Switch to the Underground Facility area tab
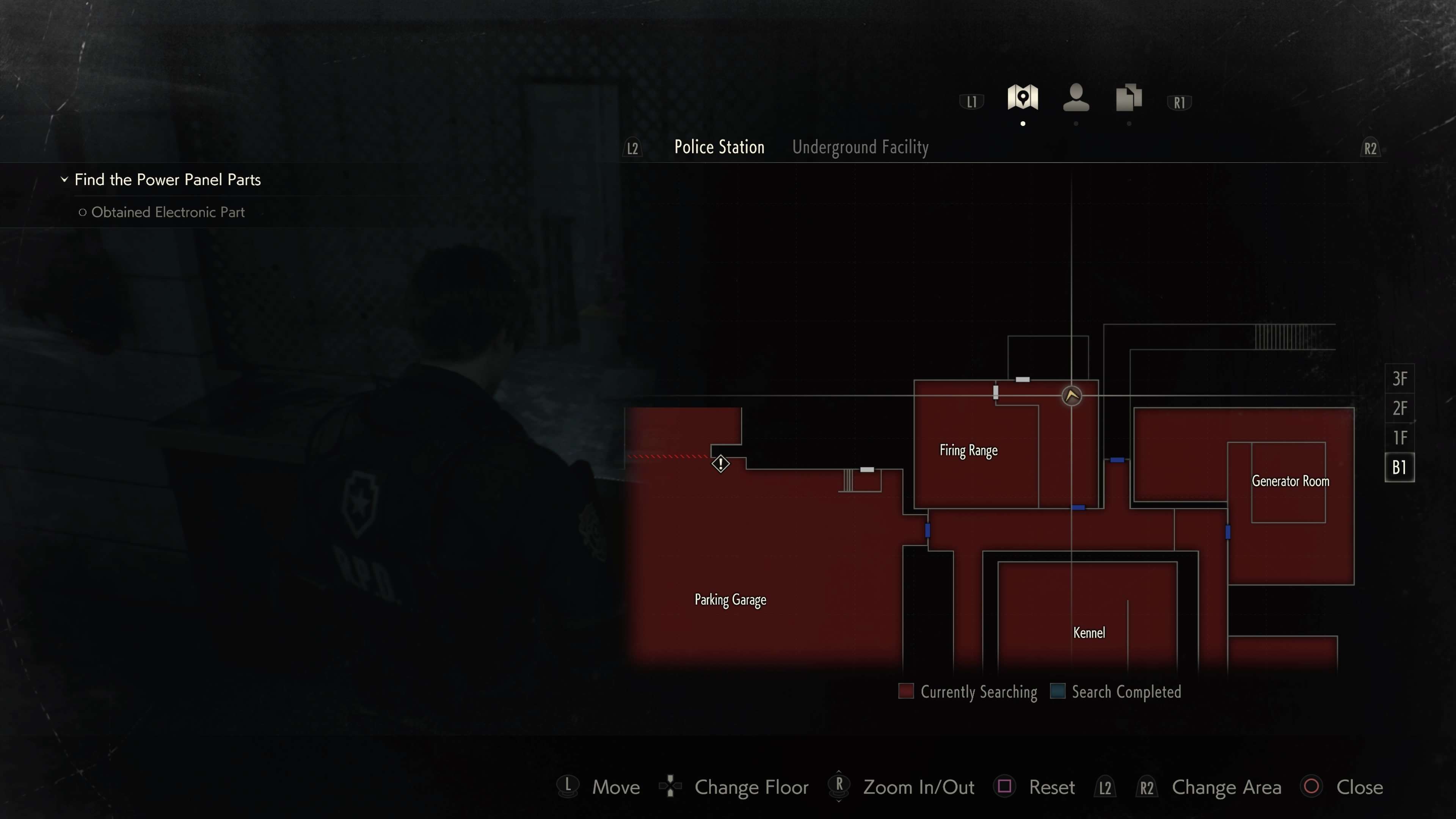1456x819 pixels. click(x=860, y=147)
